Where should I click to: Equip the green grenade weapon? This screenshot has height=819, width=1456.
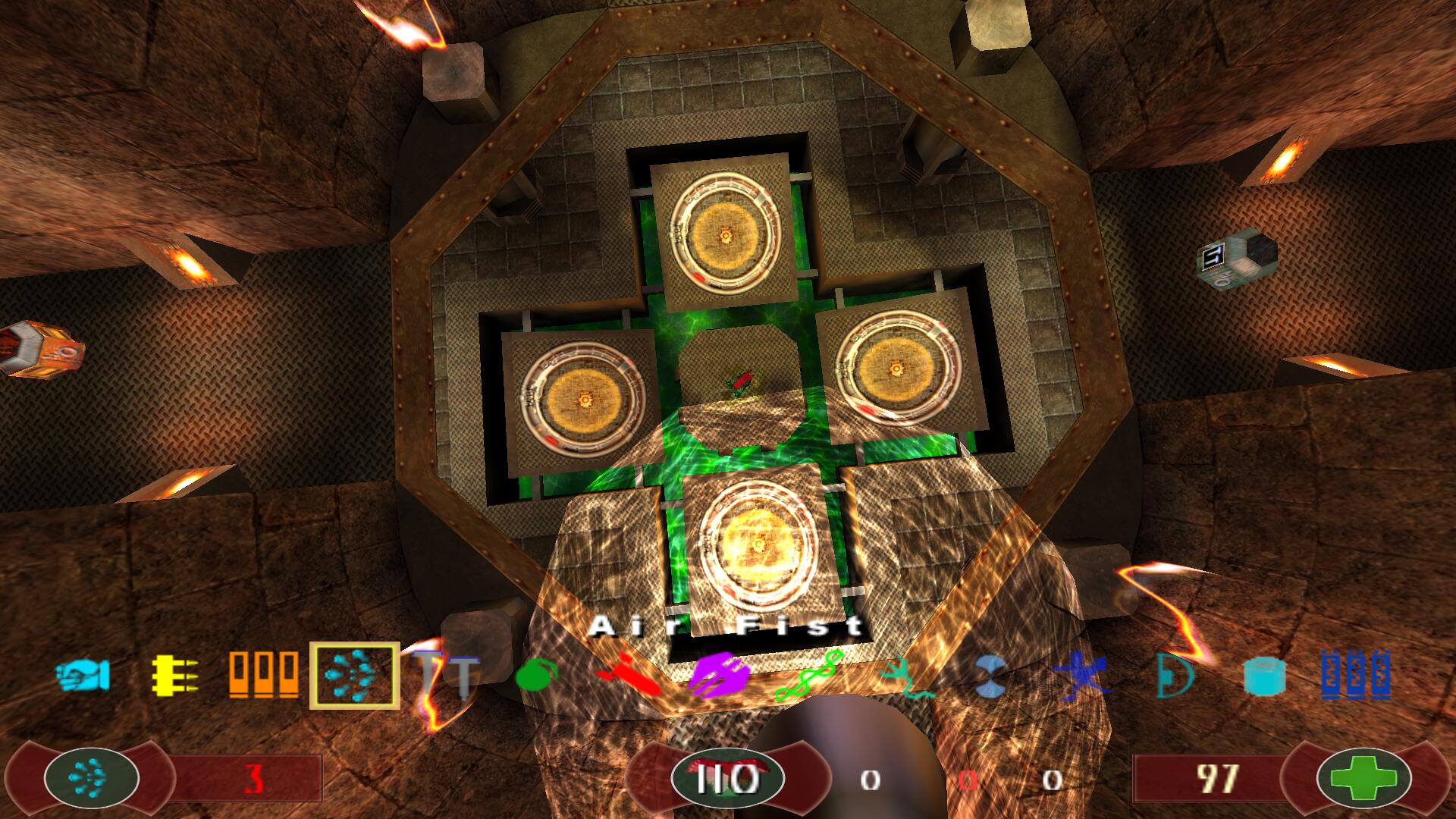(x=536, y=674)
